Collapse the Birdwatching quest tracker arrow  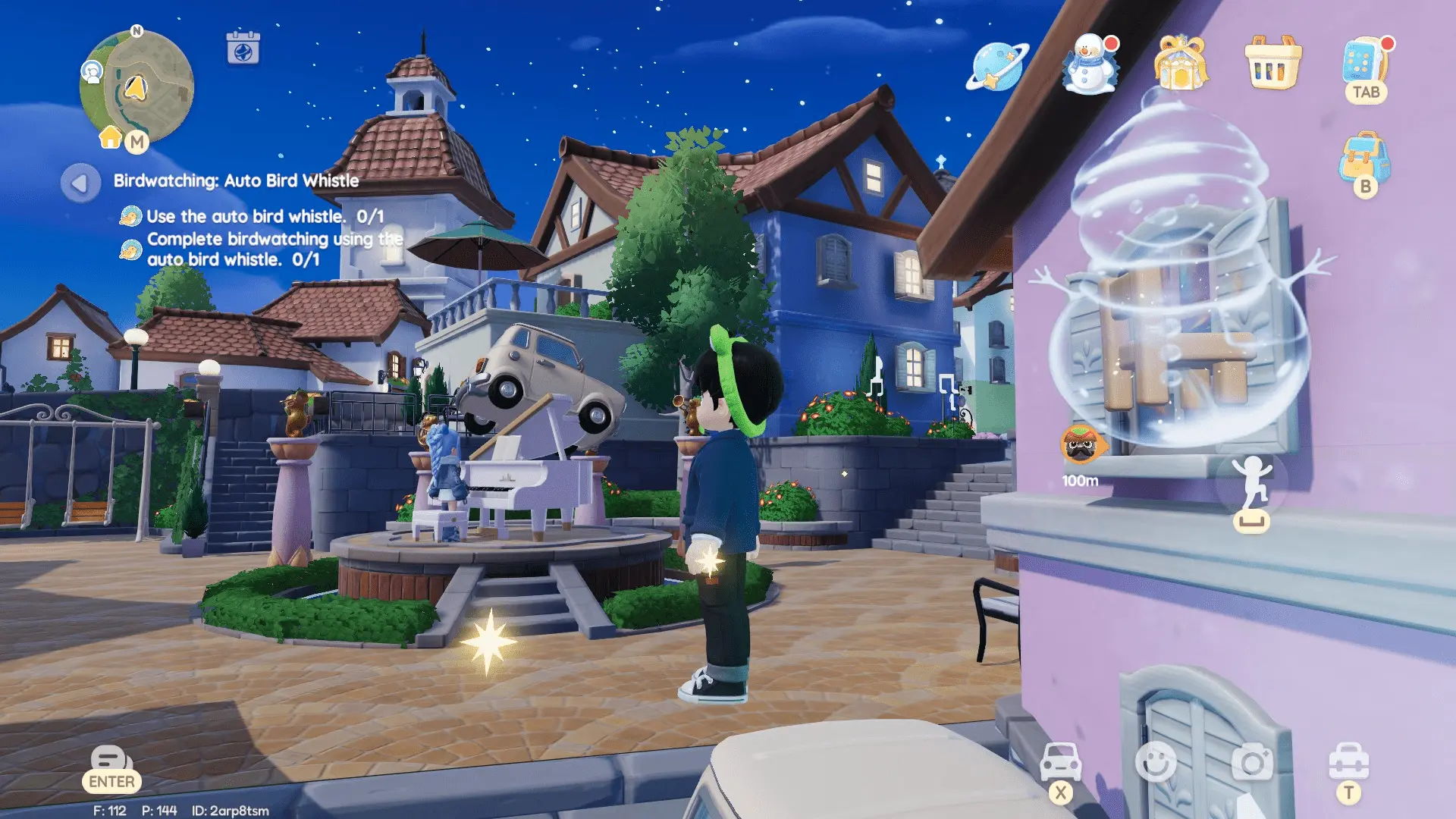tap(80, 182)
